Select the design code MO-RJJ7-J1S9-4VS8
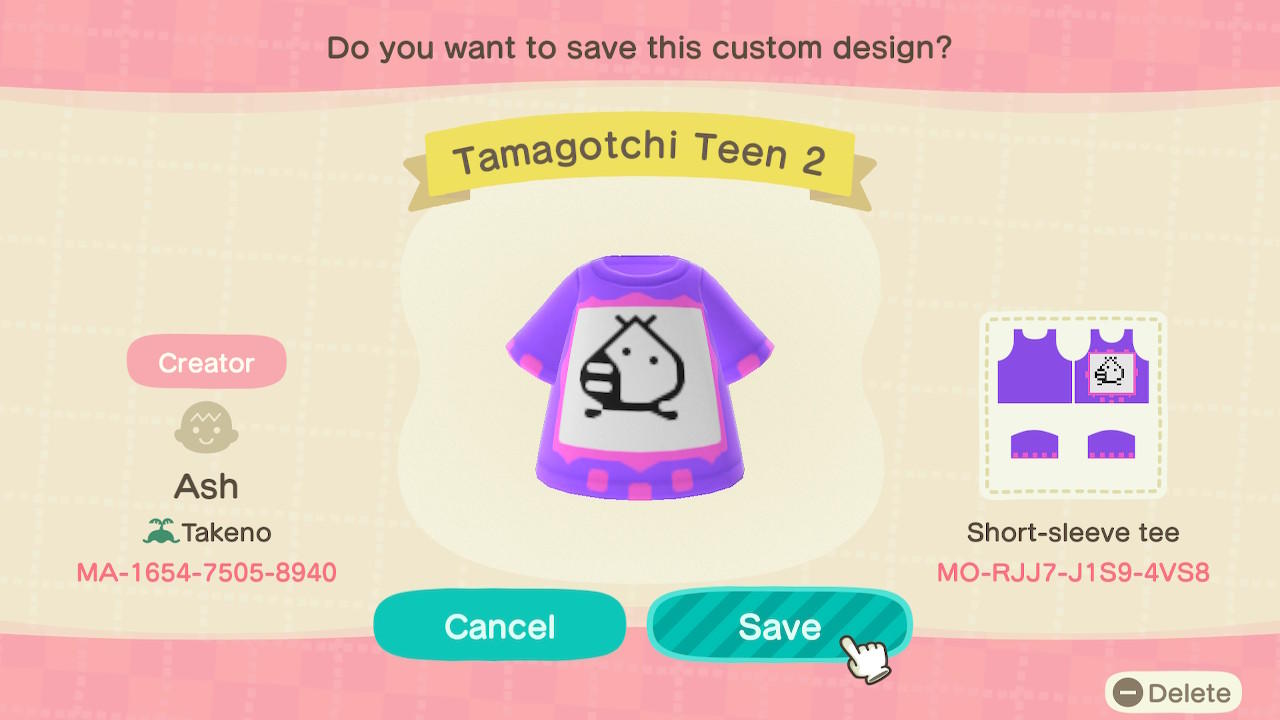Screen dimensions: 1280x720 [x=1071, y=571]
